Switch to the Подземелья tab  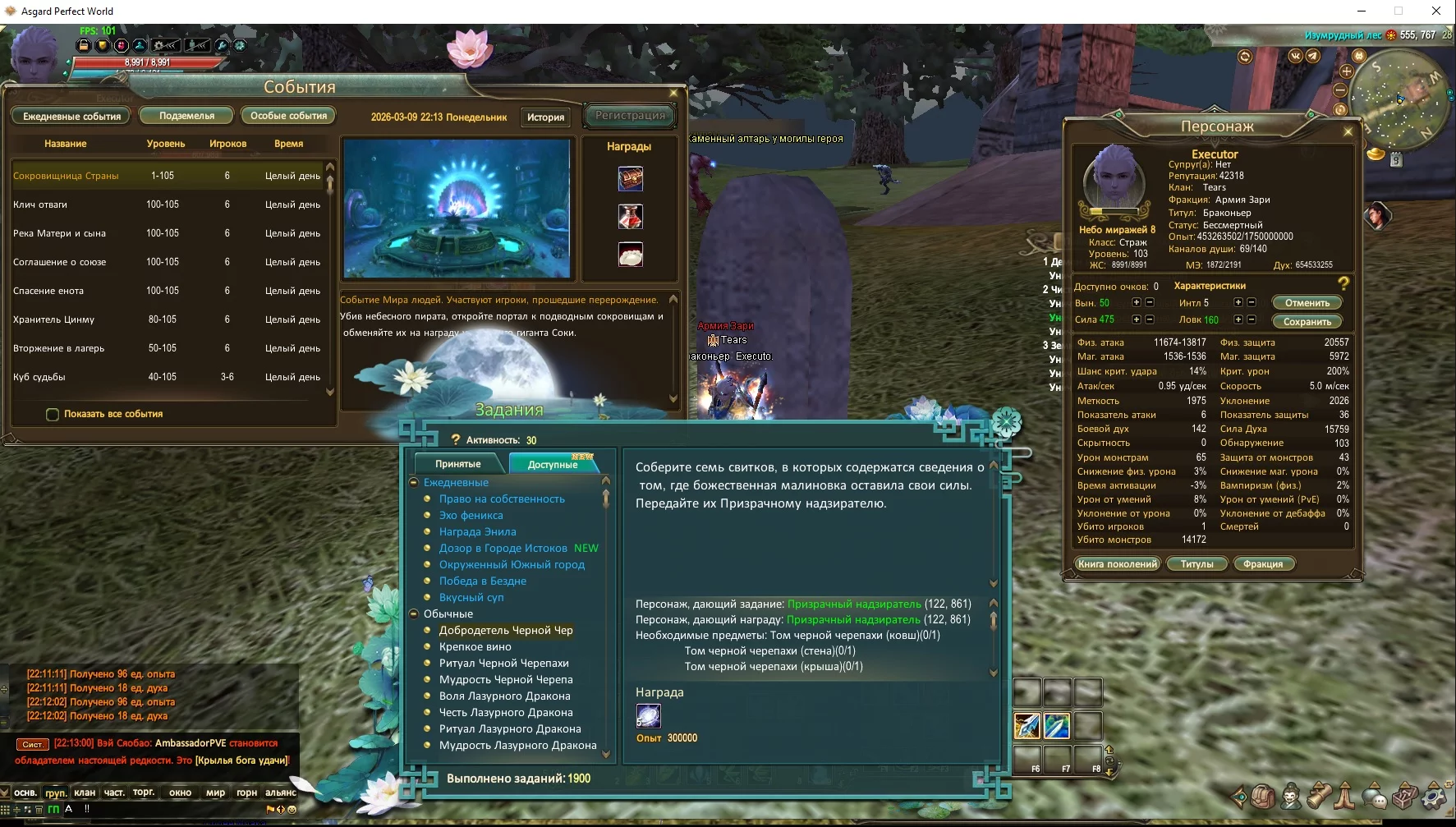coord(186,116)
